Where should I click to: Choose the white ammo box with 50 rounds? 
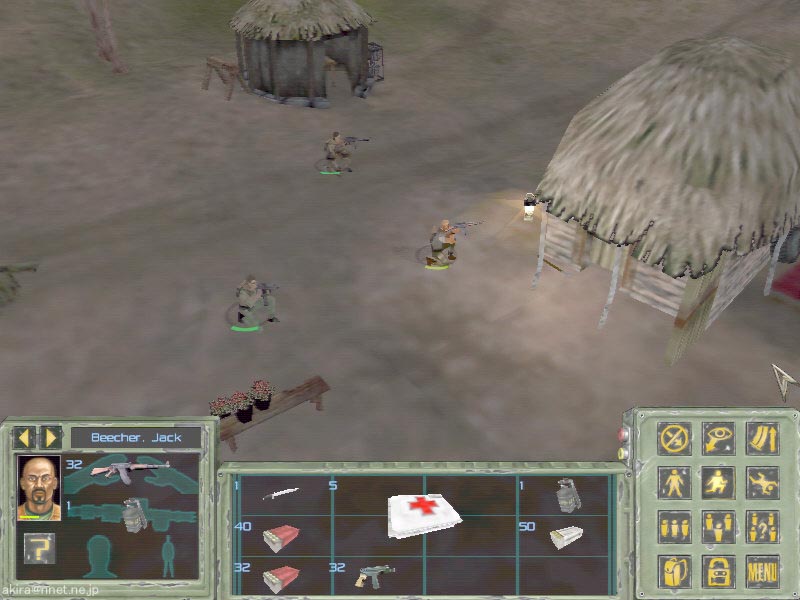coord(566,537)
